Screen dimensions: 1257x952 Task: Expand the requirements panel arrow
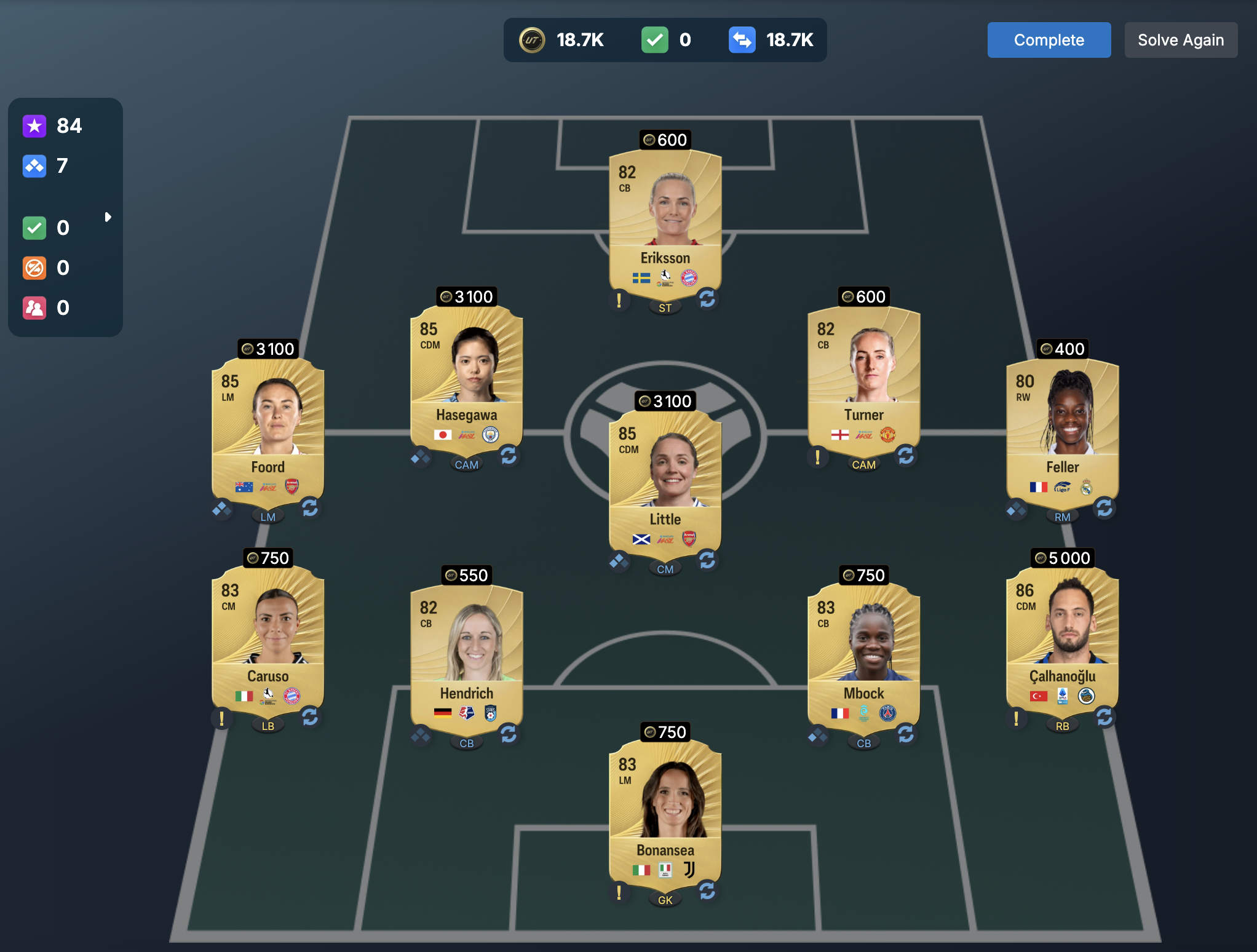108,217
